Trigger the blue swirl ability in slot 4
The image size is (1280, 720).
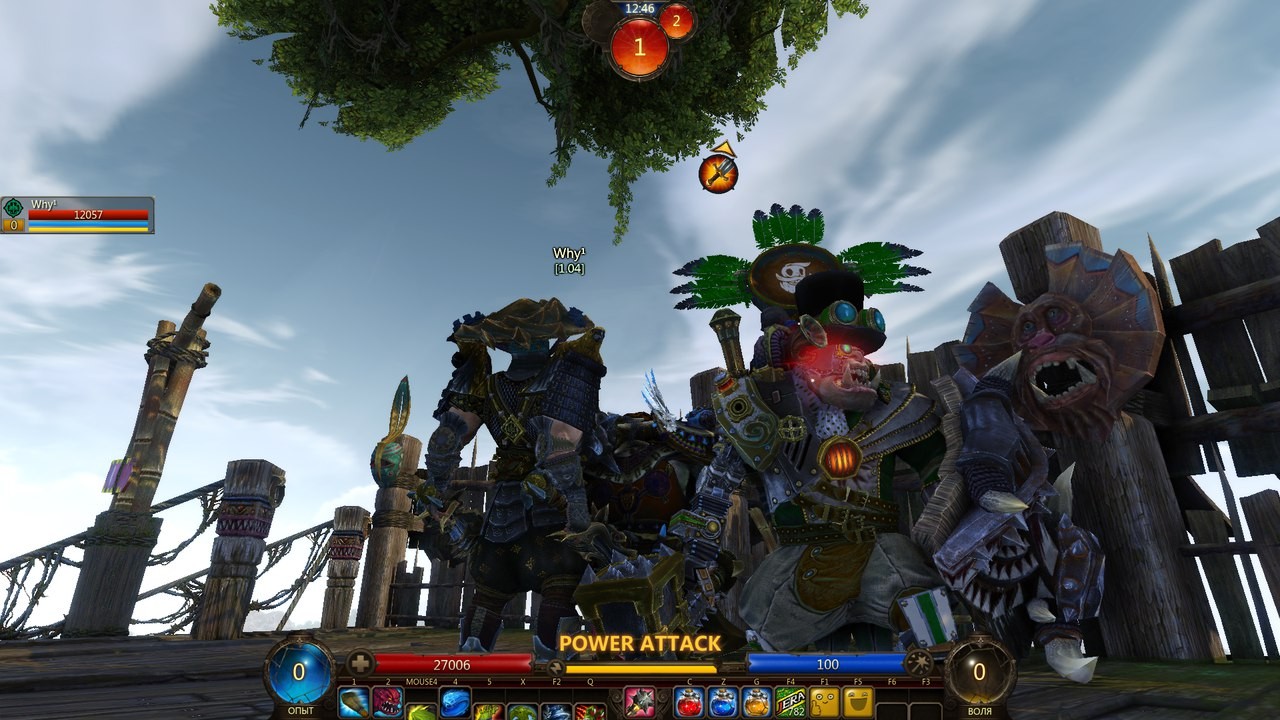(455, 703)
